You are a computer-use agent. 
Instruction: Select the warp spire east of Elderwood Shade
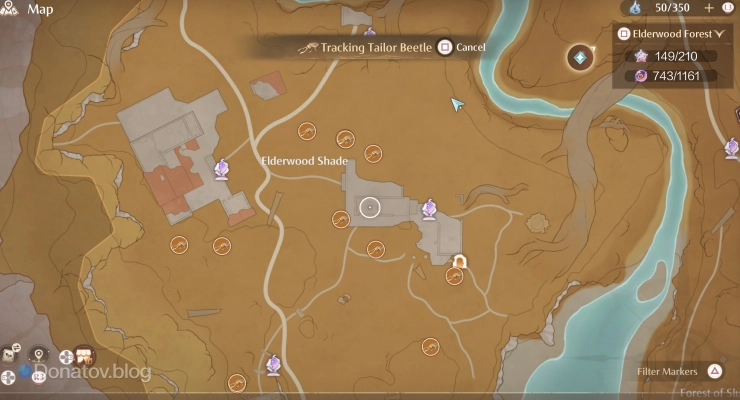[x=430, y=209]
